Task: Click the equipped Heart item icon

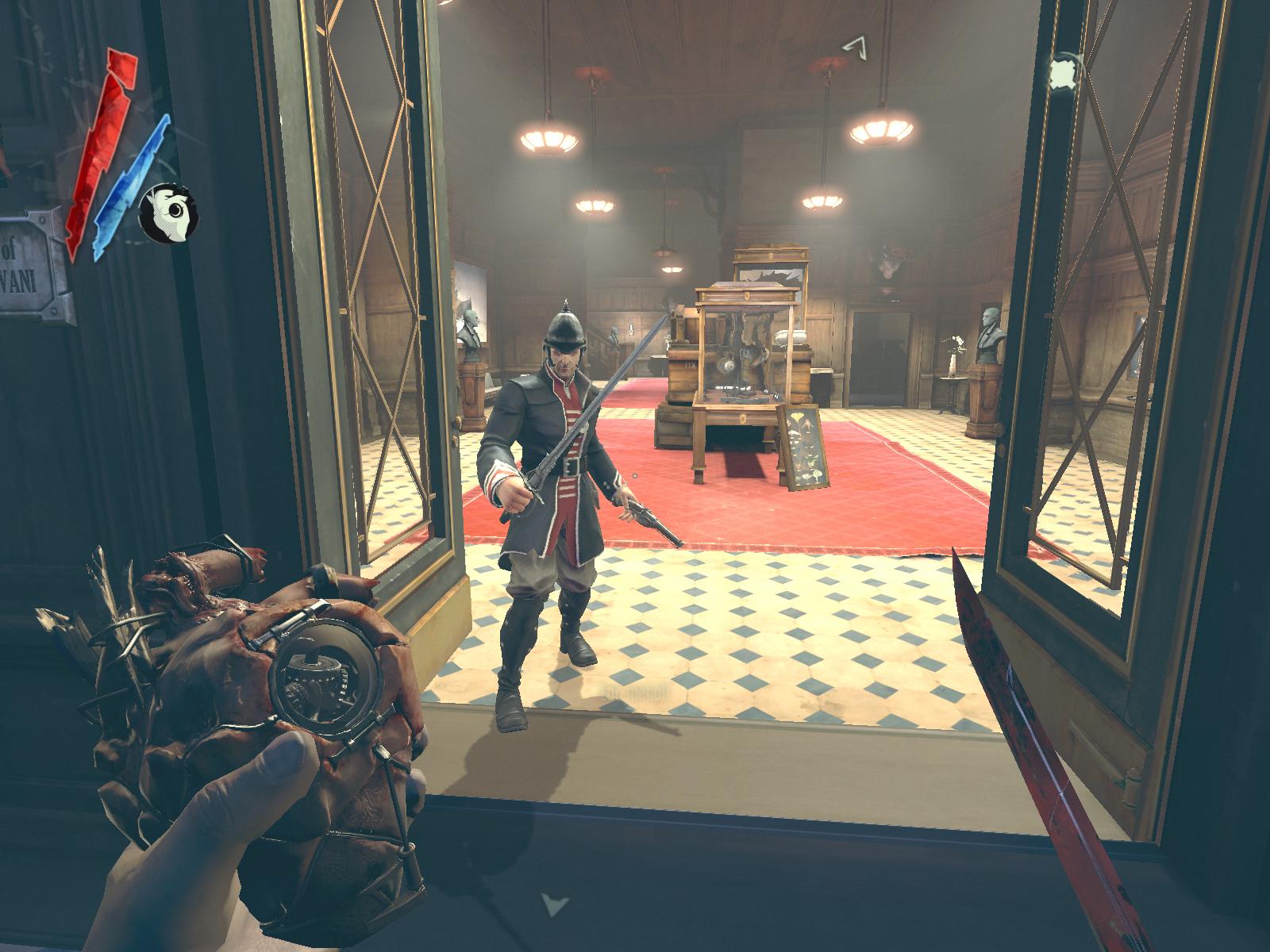Action: coord(168,213)
